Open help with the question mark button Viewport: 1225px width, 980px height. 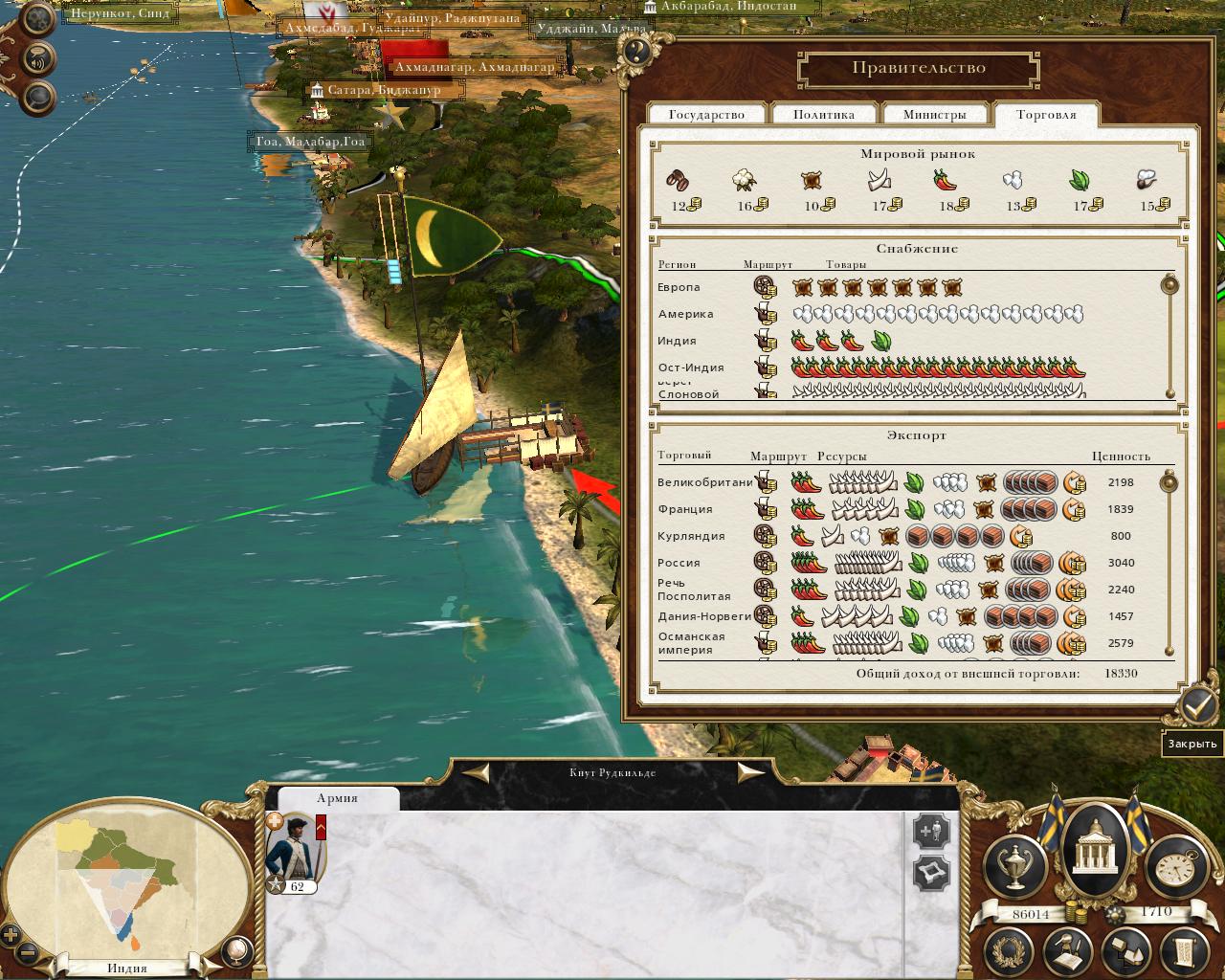click(x=635, y=52)
